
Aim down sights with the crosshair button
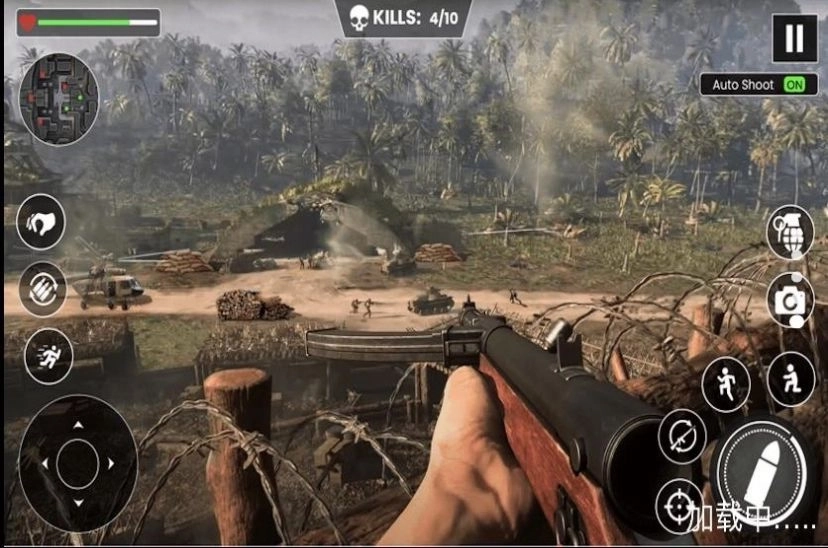click(681, 505)
